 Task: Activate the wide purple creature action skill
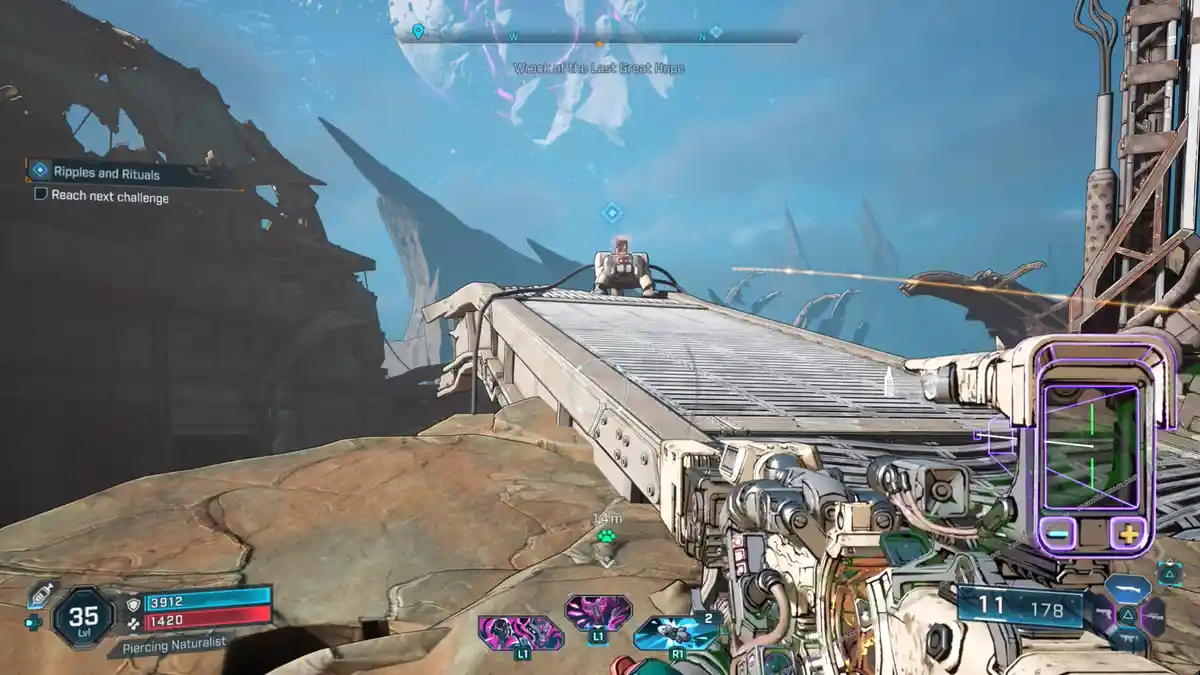520,633
